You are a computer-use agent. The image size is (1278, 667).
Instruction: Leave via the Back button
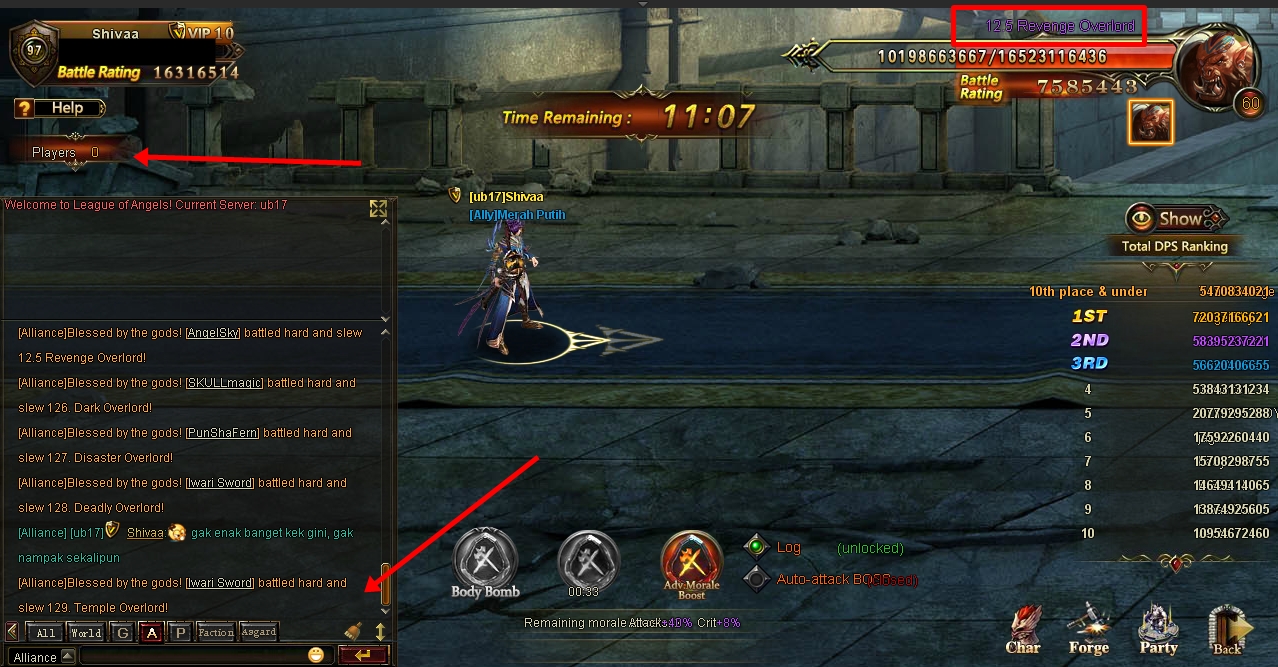[1228, 630]
